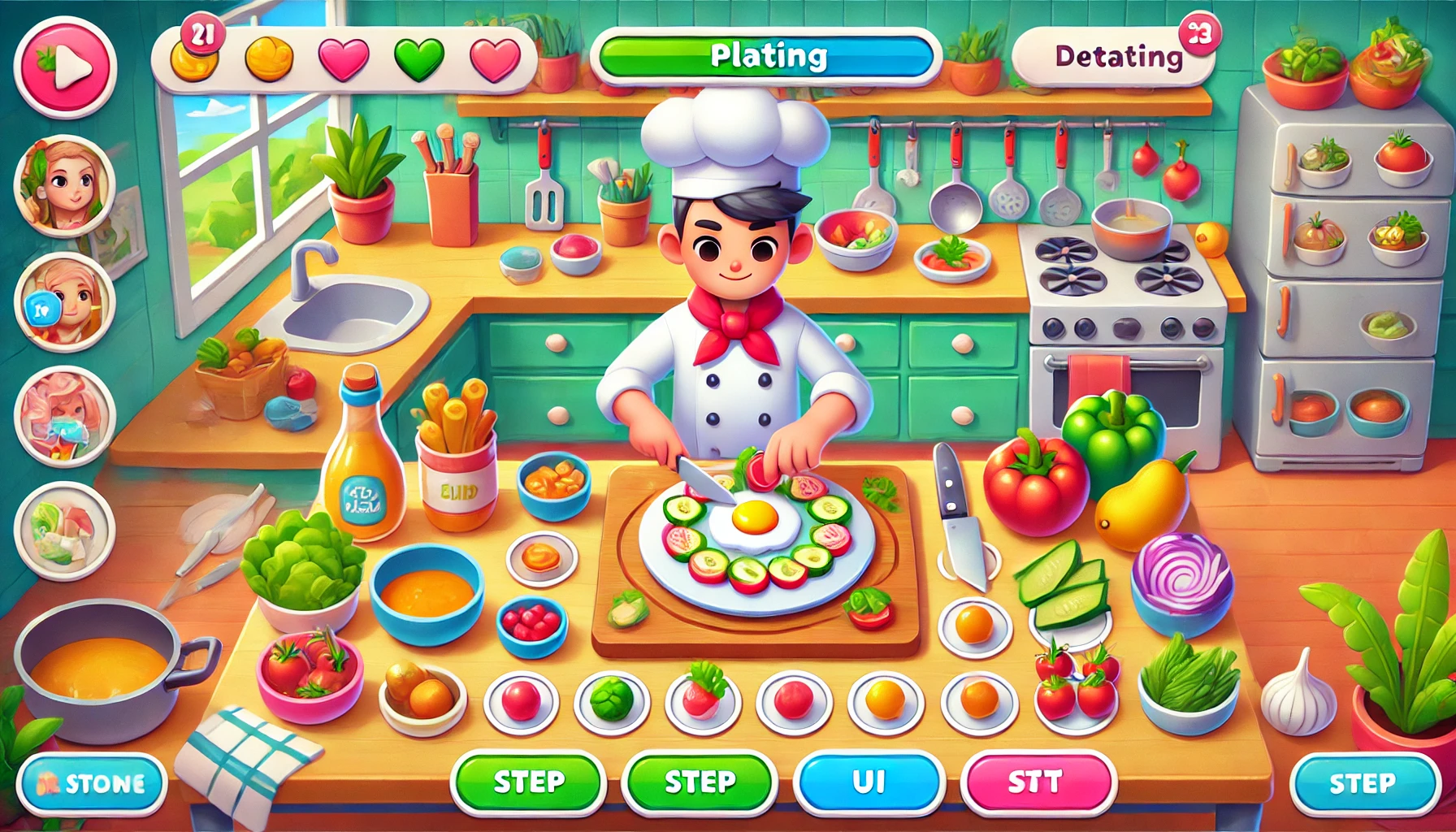Click the pink play button

coord(65,68)
